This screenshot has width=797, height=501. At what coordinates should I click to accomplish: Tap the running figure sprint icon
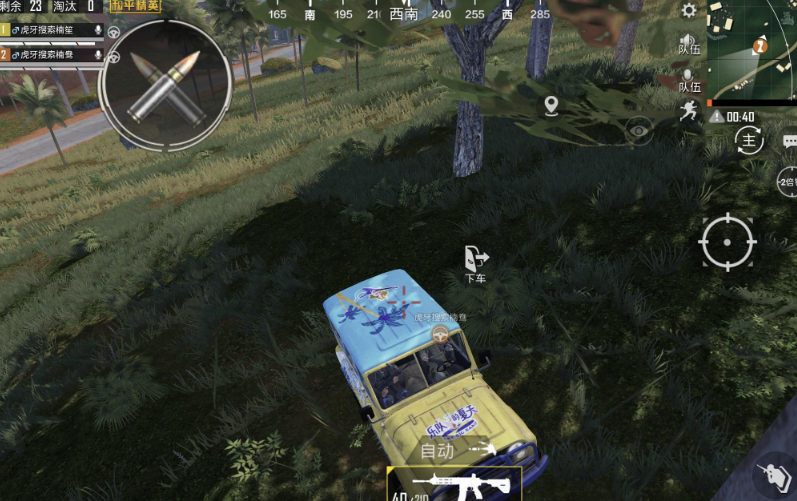tap(688, 111)
